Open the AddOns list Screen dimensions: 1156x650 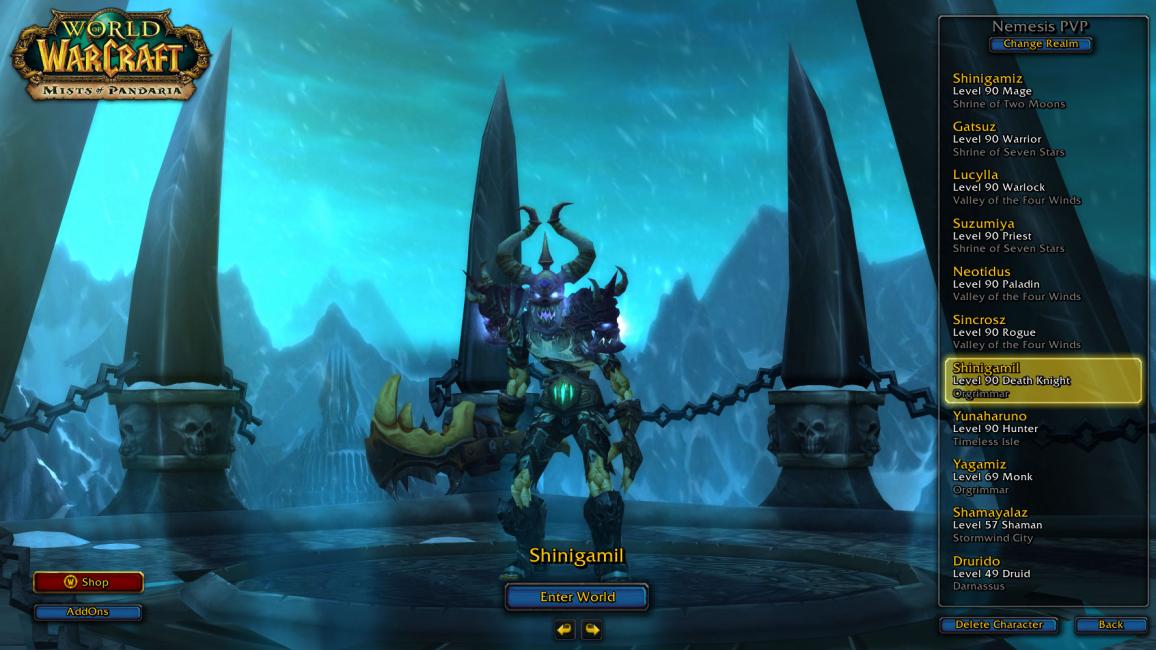click(x=88, y=612)
